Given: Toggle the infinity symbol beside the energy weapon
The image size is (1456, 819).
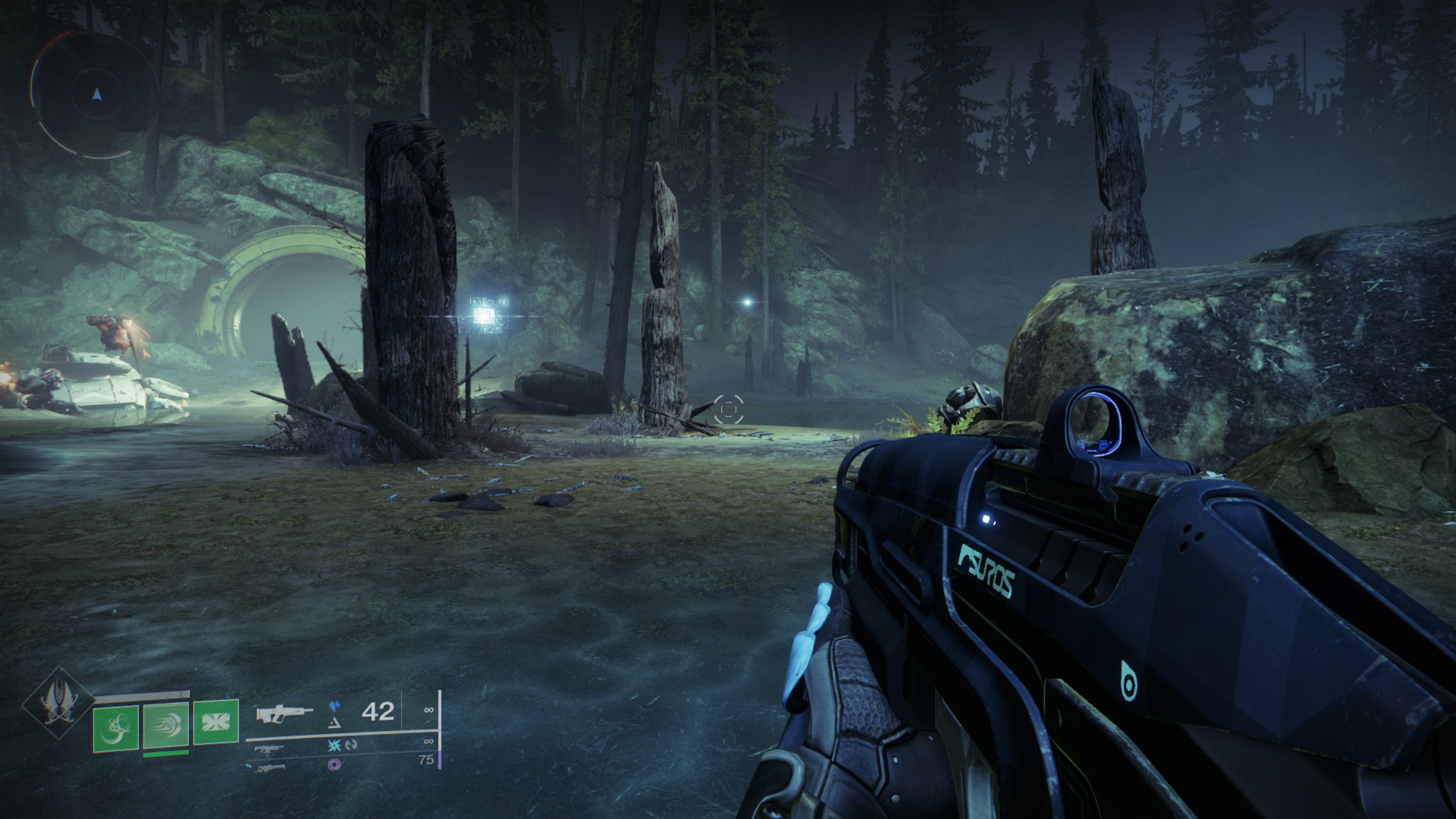Looking at the screenshot, I should point(428,742).
